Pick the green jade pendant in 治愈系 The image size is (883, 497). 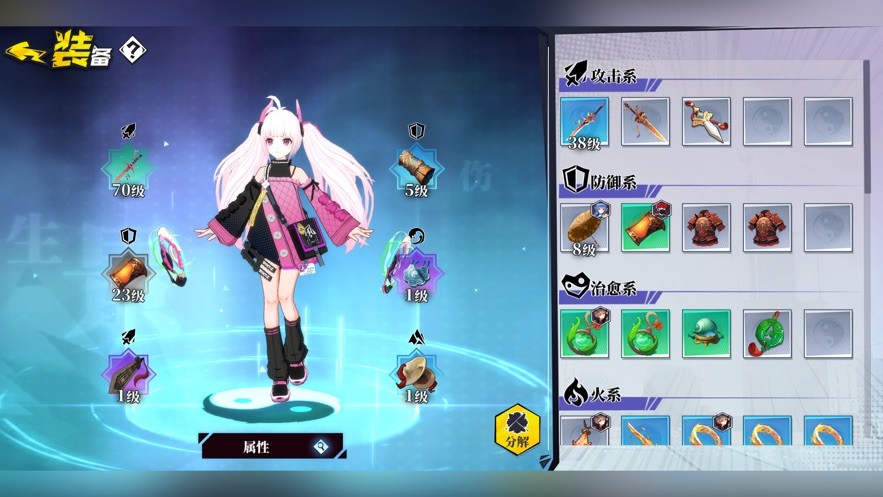point(767,334)
